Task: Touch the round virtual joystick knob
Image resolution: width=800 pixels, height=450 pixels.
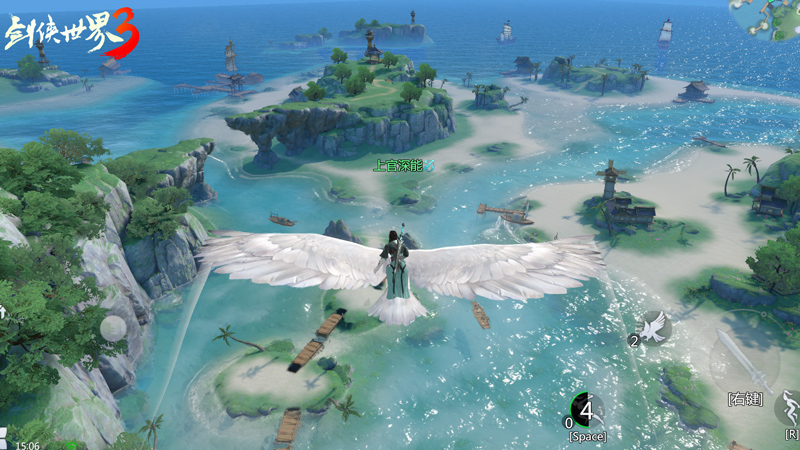Action: (112, 329)
